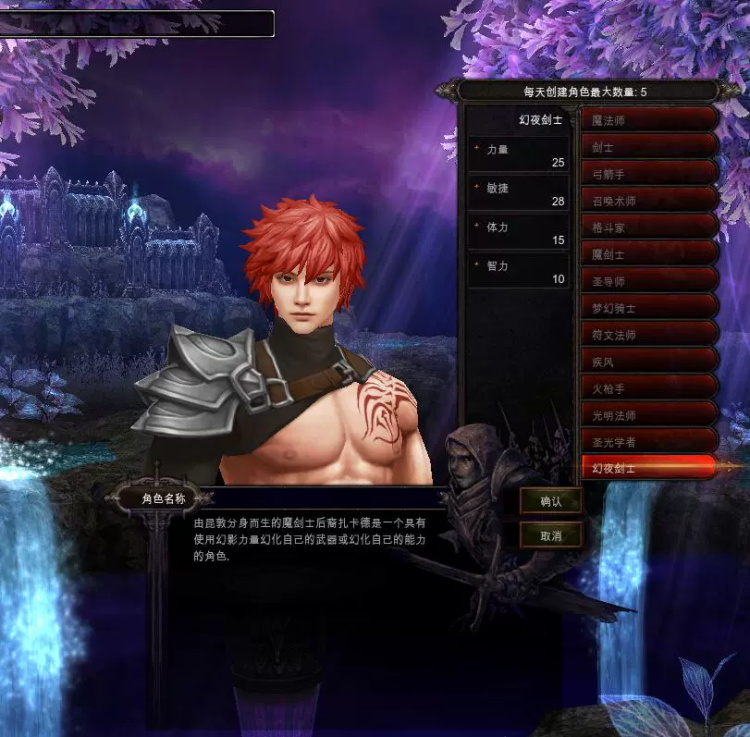Choose the 火枪手 class
Image resolution: width=750 pixels, height=737 pixels.
click(x=648, y=388)
